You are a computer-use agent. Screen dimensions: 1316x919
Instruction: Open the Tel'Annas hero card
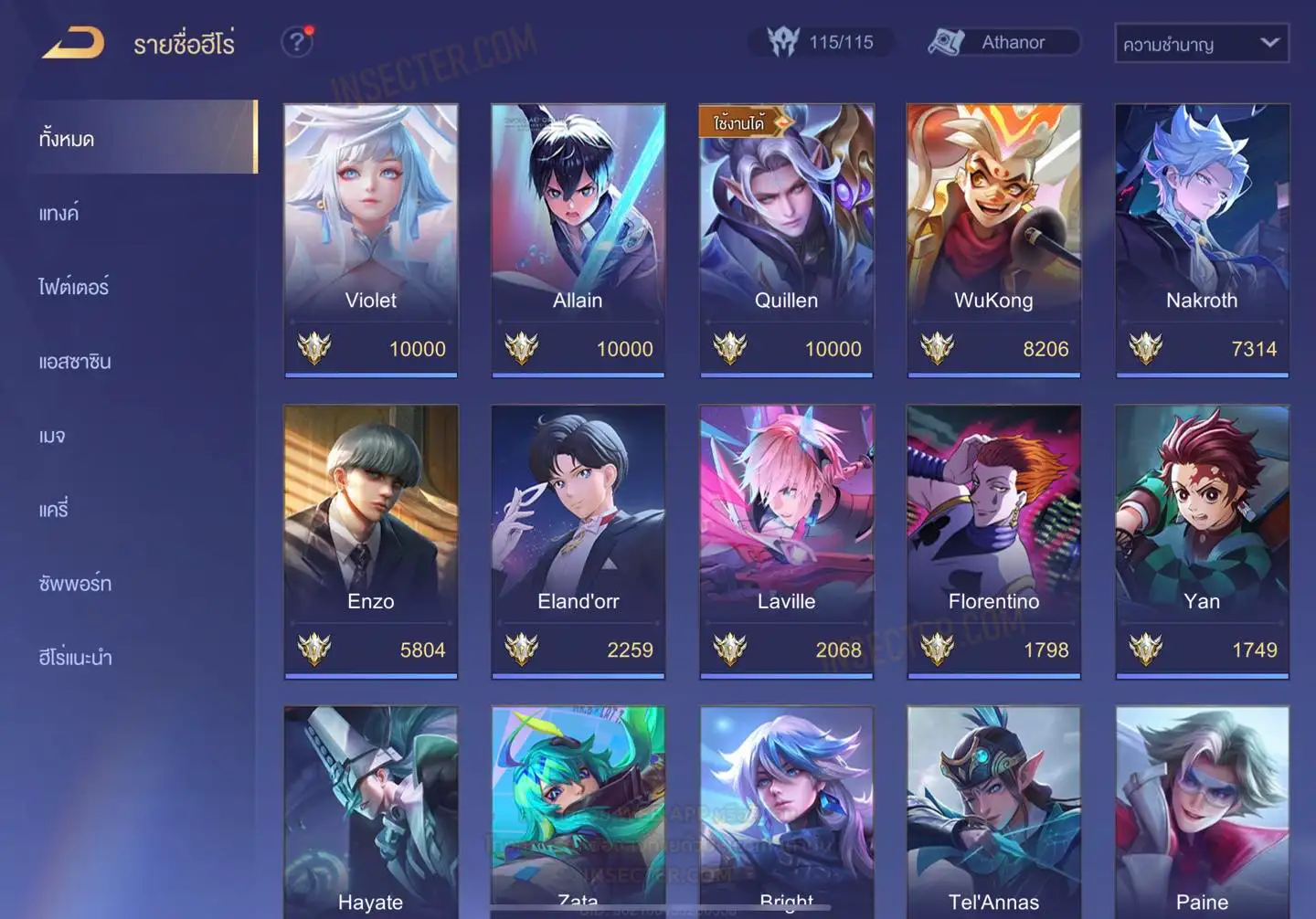[993, 811]
